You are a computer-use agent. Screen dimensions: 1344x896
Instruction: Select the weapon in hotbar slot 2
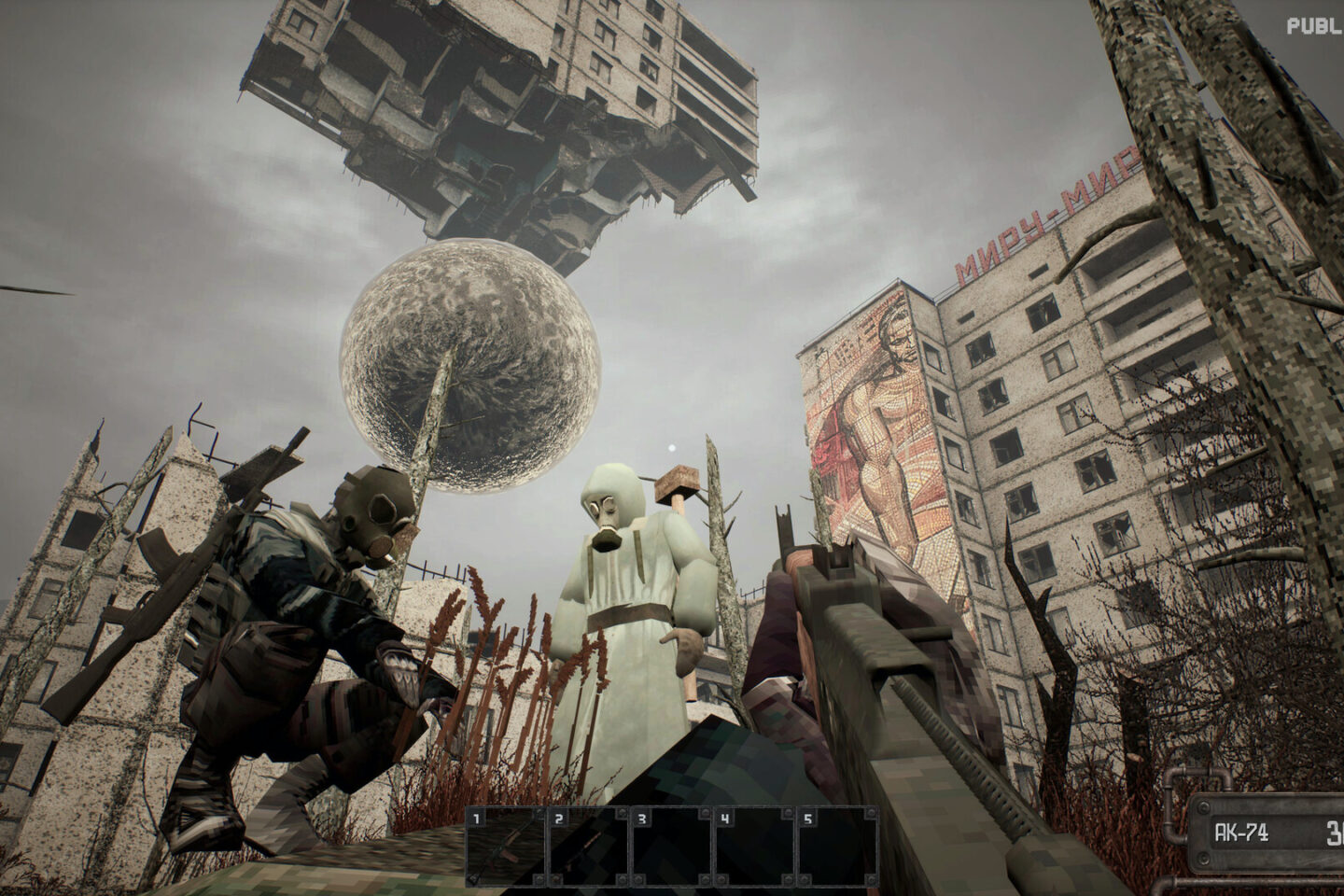[589, 847]
